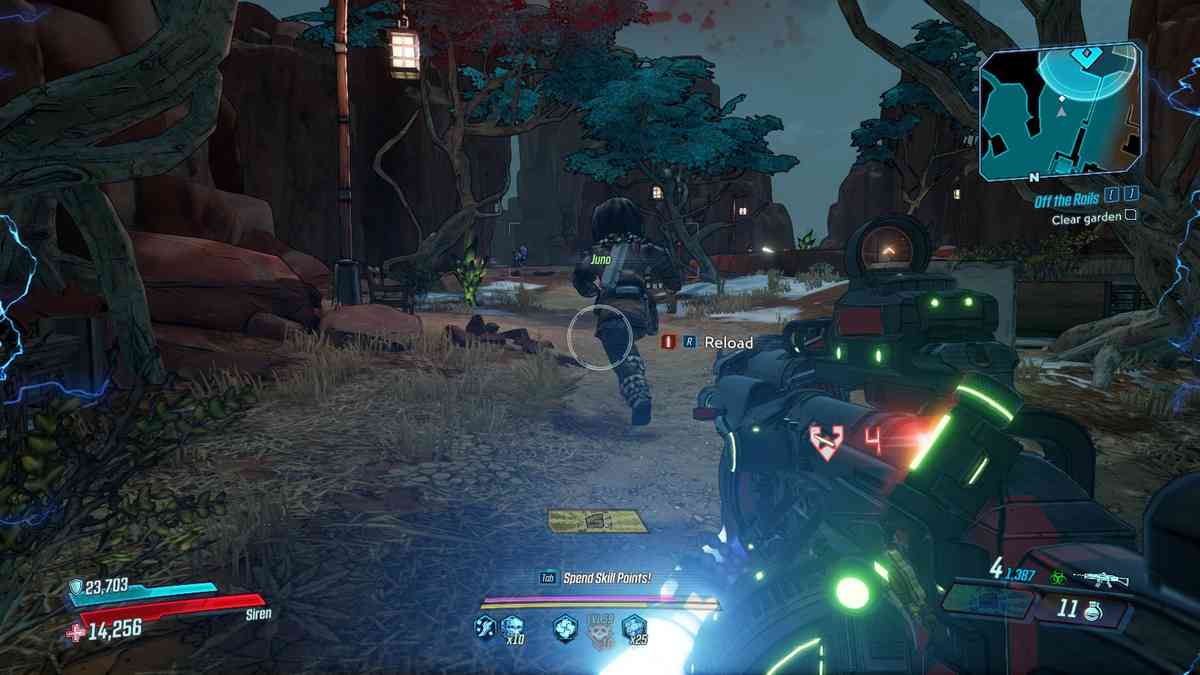Tick the Clear garden objective checkbox

click(1130, 214)
